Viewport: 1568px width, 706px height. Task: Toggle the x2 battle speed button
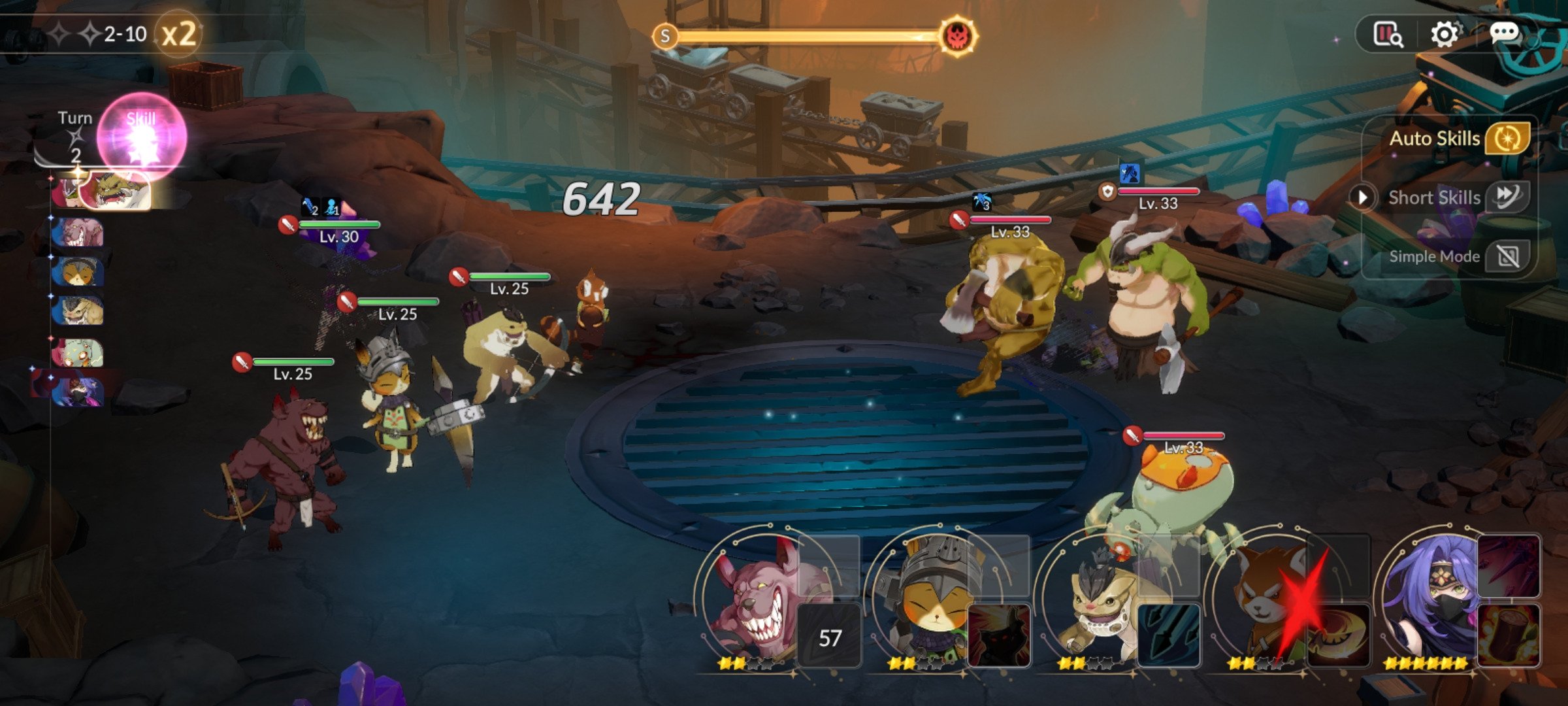[x=178, y=34]
